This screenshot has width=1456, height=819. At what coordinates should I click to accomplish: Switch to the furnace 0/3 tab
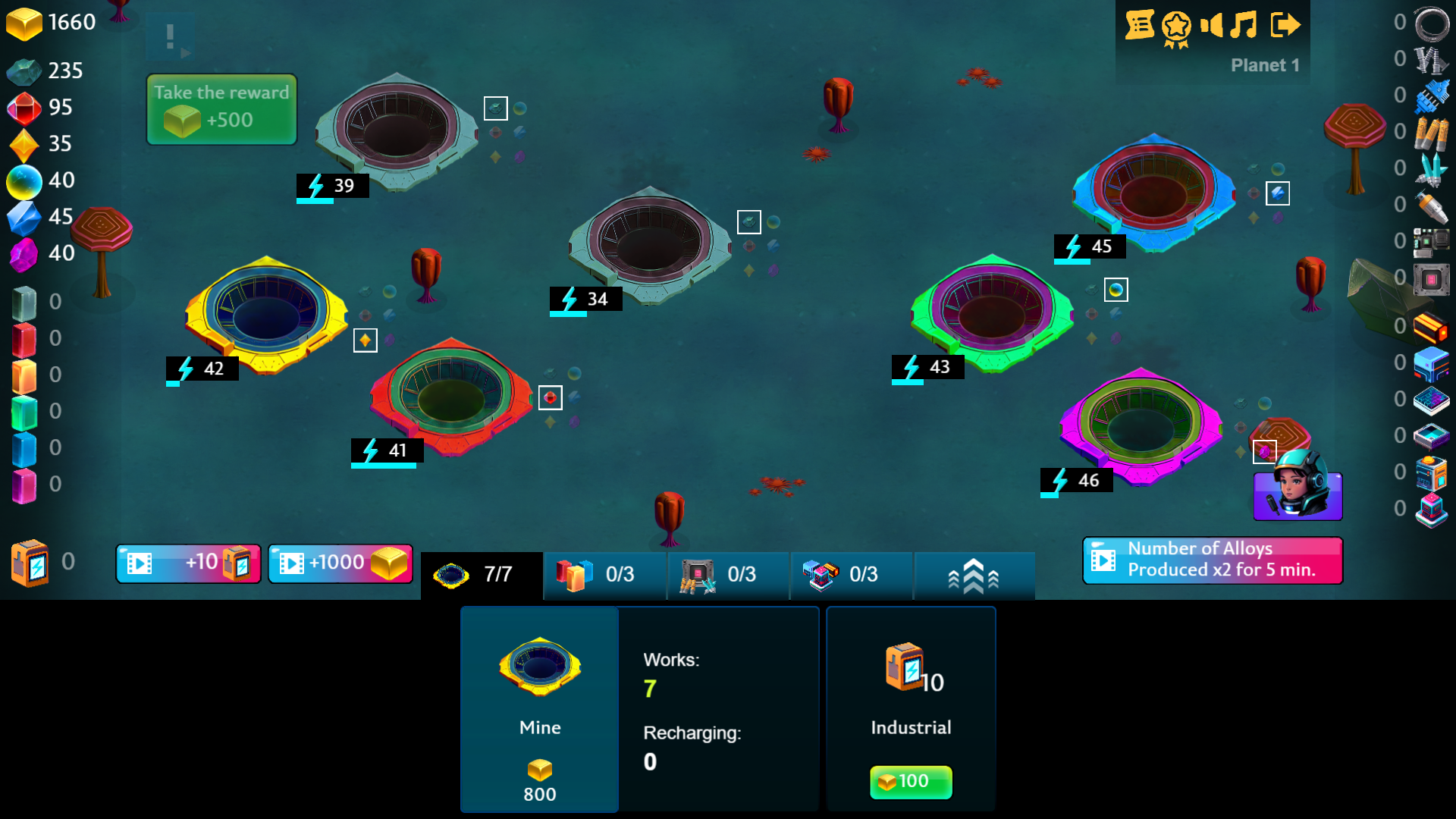pos(728,575)
